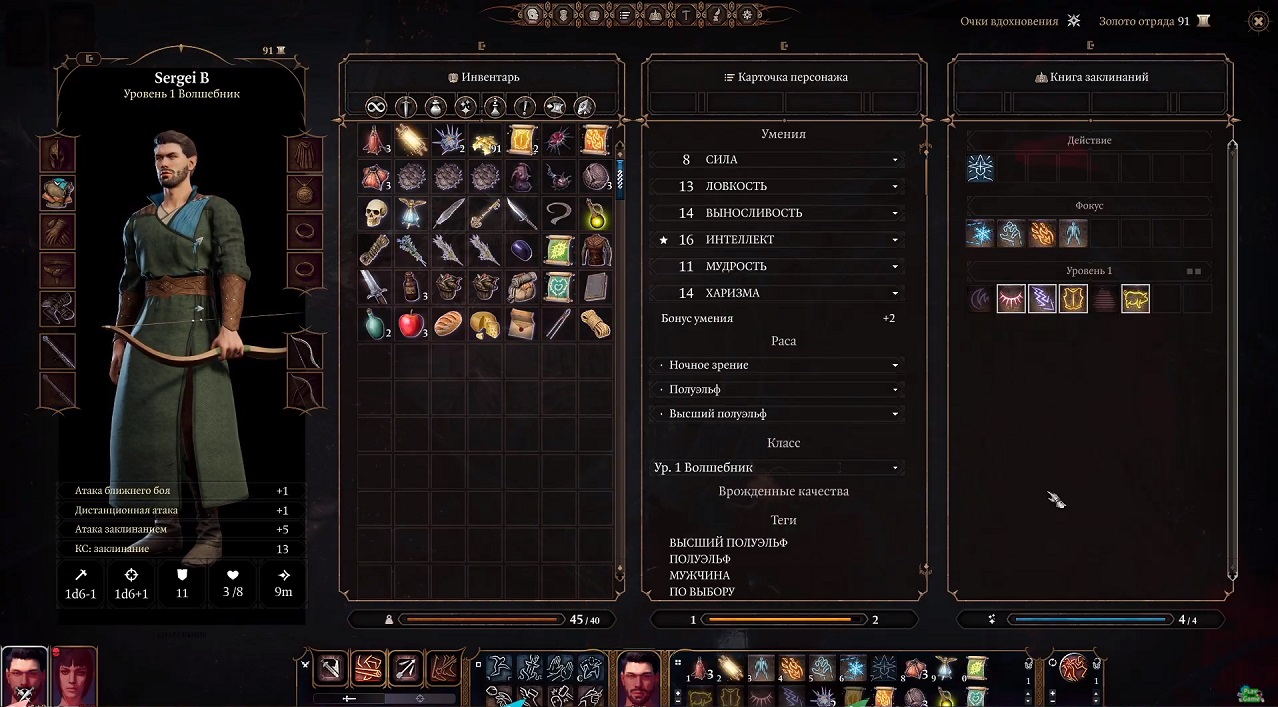Pick the fire bolt cantrip in spellbook

pos(1042,233)
